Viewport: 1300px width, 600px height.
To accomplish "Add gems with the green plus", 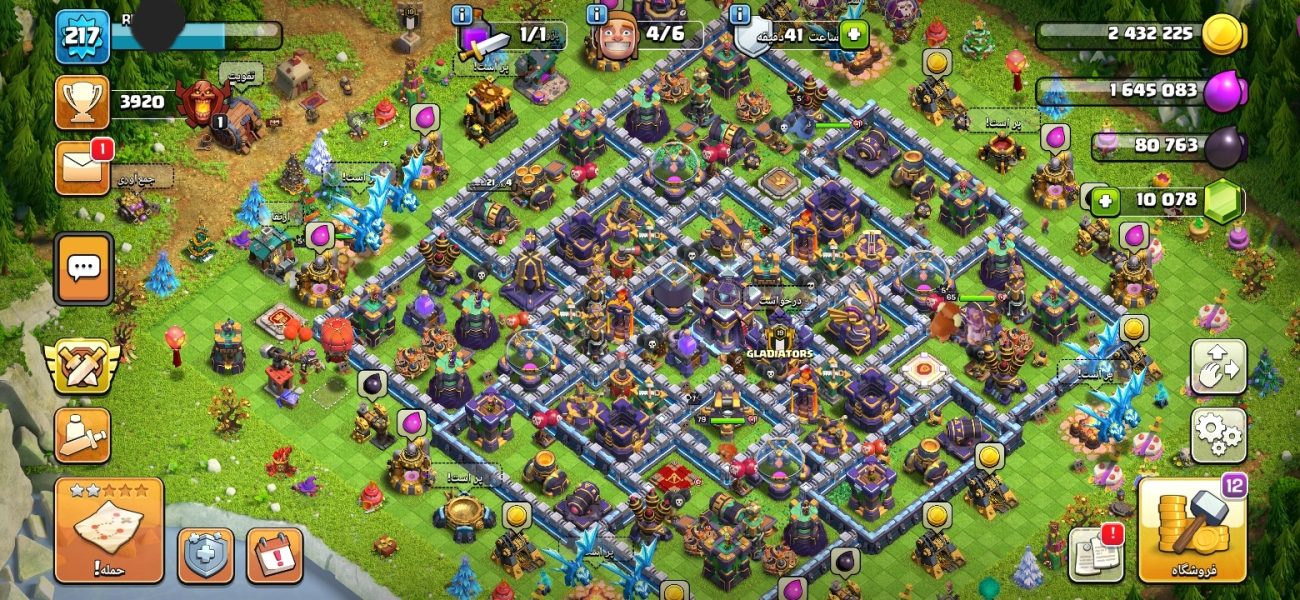I will (1104, 200).
